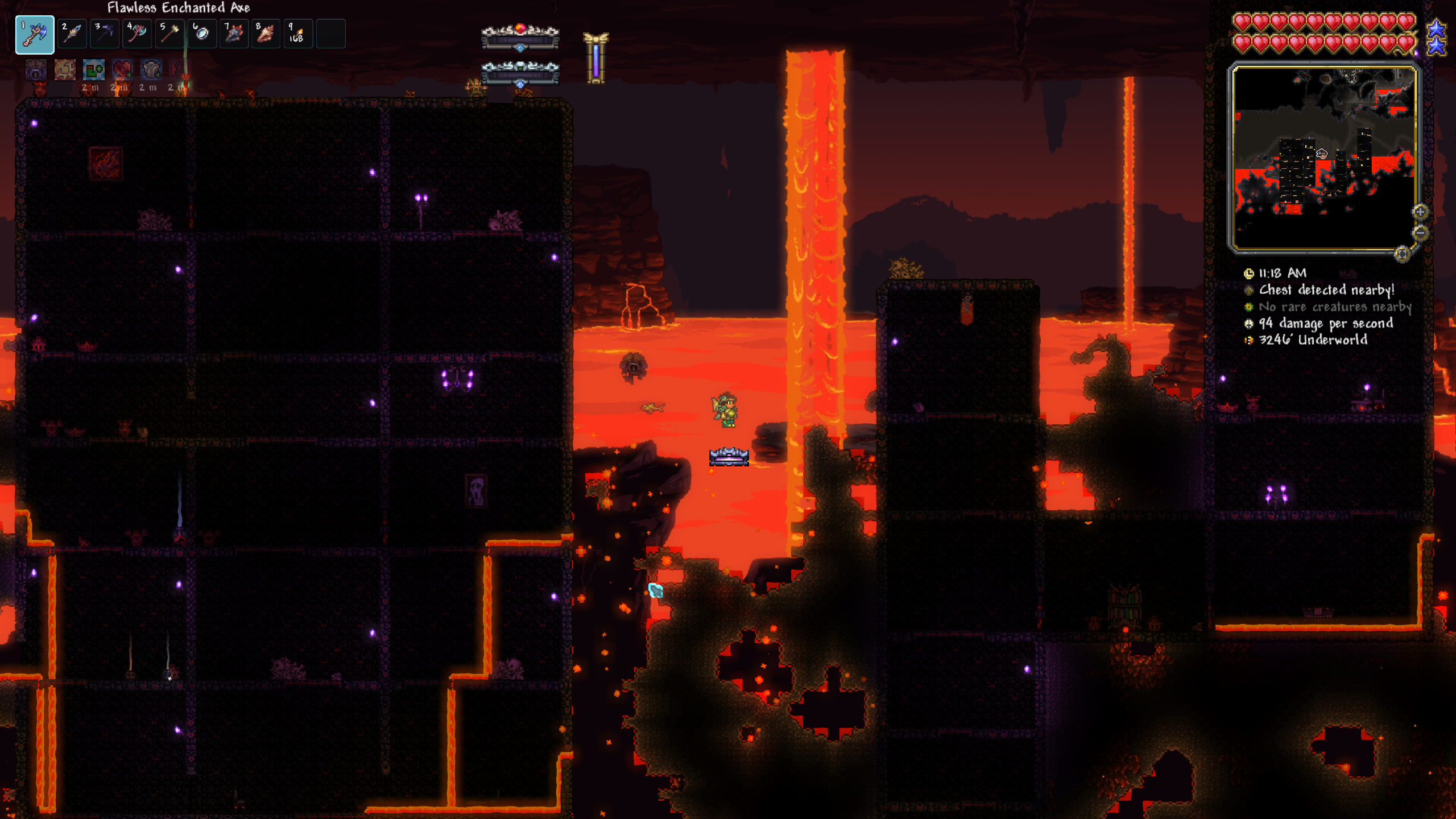Select the war axe in hotbar slot 4

[136, 34]
